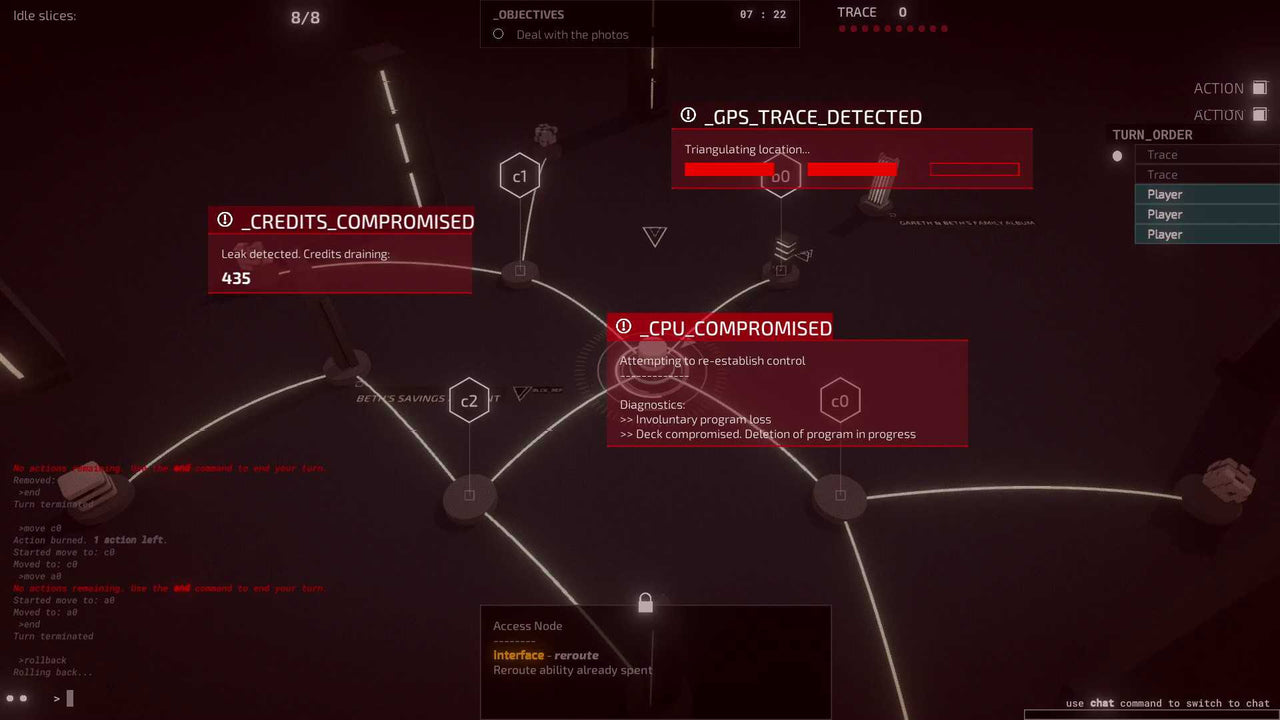Select the c2 network node hexagon
Image resolution: width=1280 pixels, height=720 pixels.
[x=469, y=401]
